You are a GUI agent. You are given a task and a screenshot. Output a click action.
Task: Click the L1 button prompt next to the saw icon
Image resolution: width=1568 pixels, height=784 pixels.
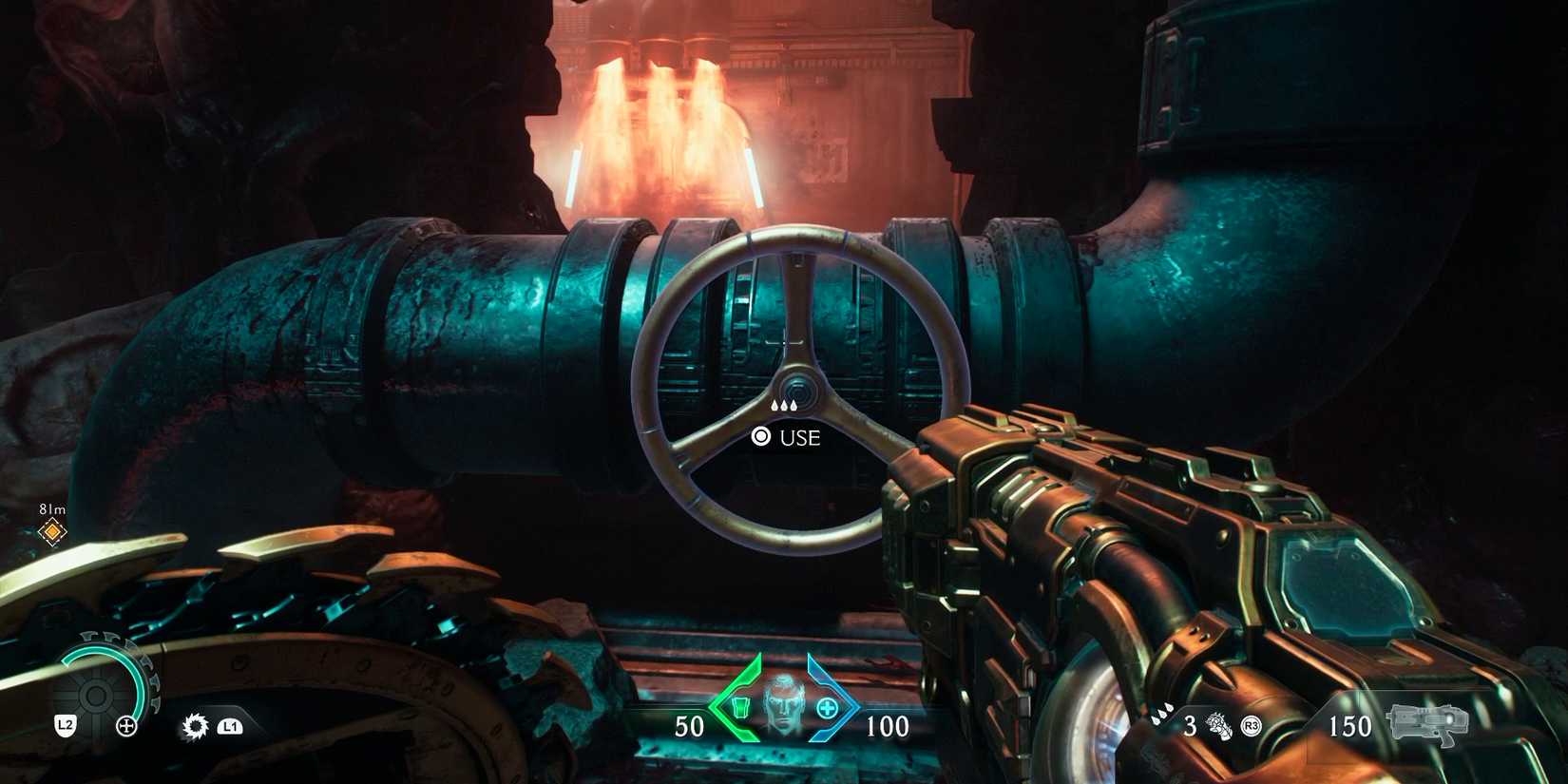click(231, 726)
